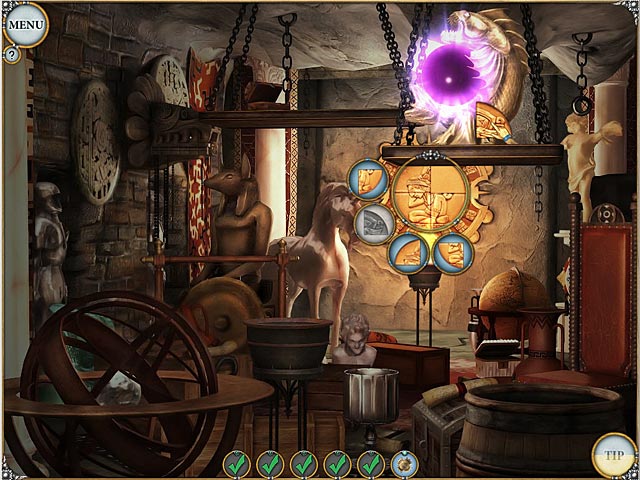Open the MENU button
640x480 pixels.
tap(25, 23)
